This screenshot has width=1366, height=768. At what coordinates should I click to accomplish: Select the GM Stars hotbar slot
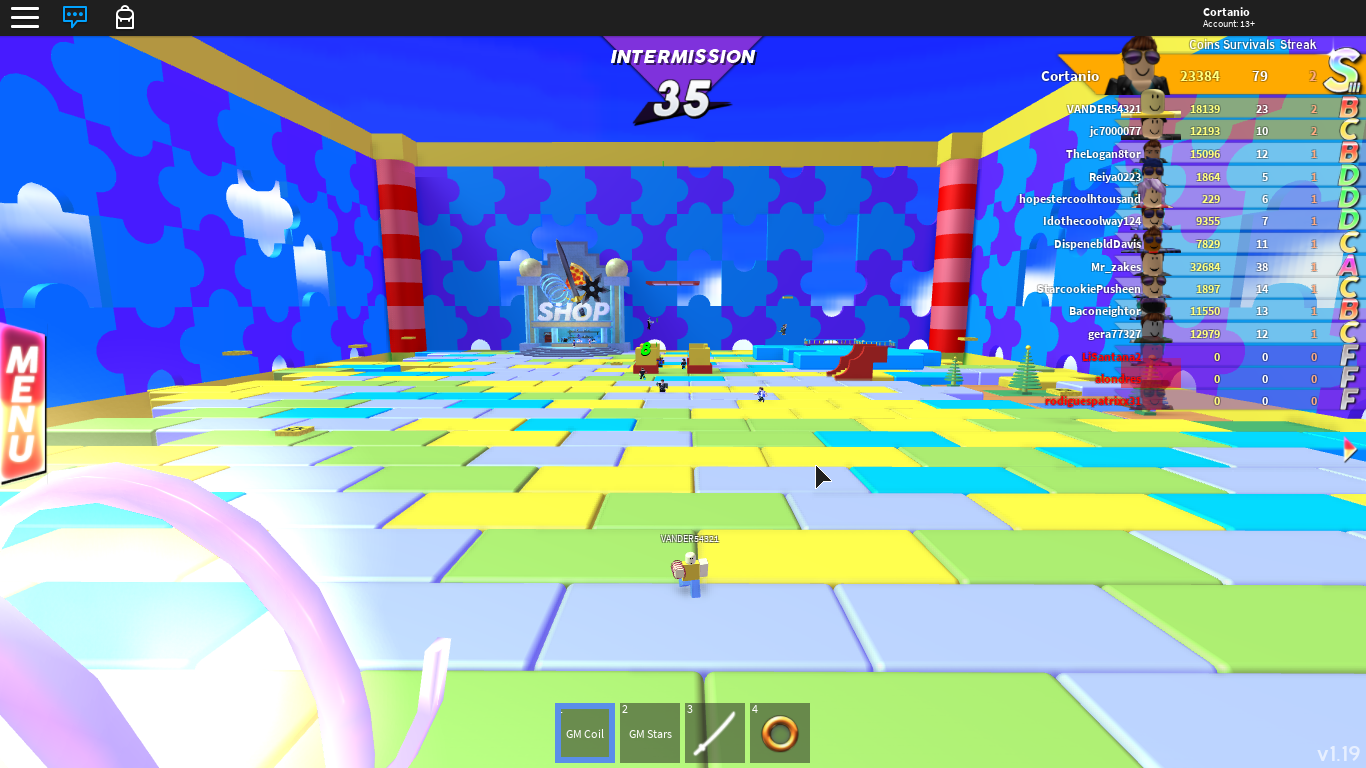click(650, 733)
